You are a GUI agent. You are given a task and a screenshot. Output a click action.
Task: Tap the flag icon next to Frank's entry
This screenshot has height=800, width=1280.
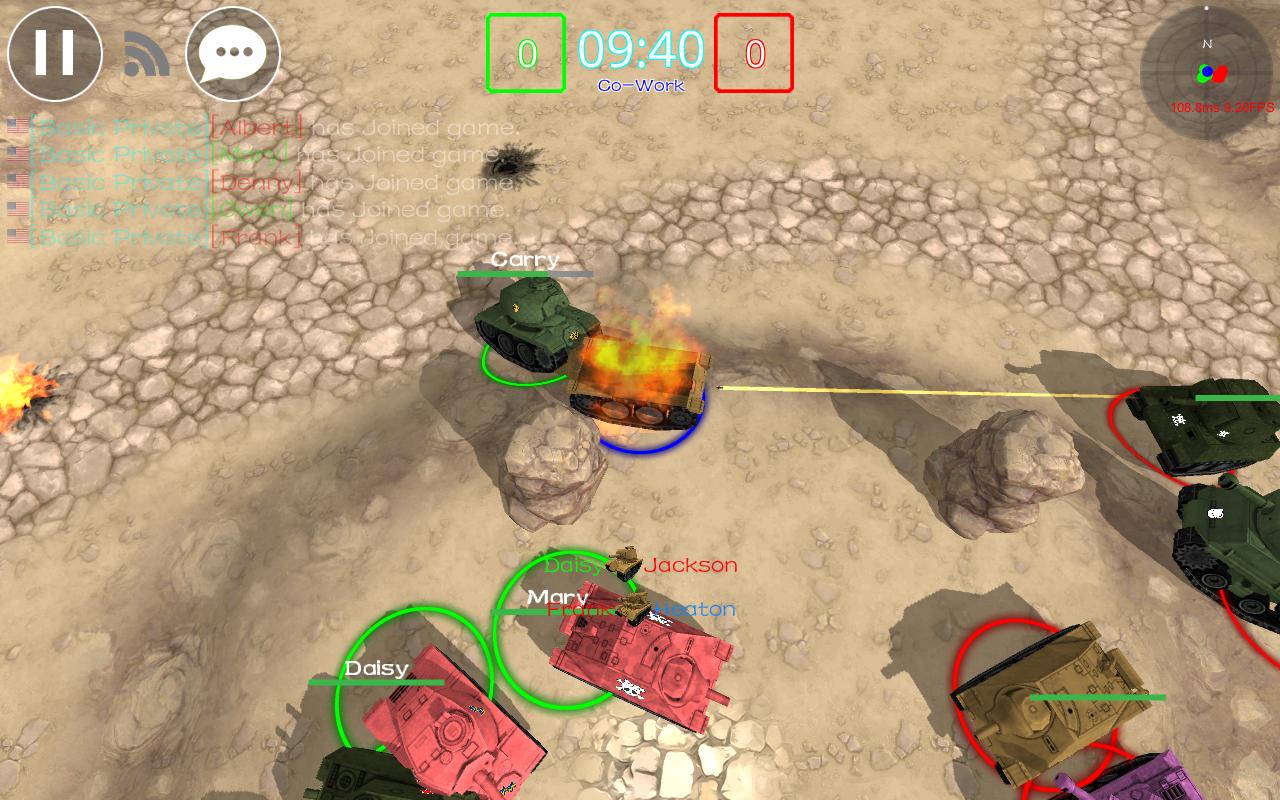14,235
